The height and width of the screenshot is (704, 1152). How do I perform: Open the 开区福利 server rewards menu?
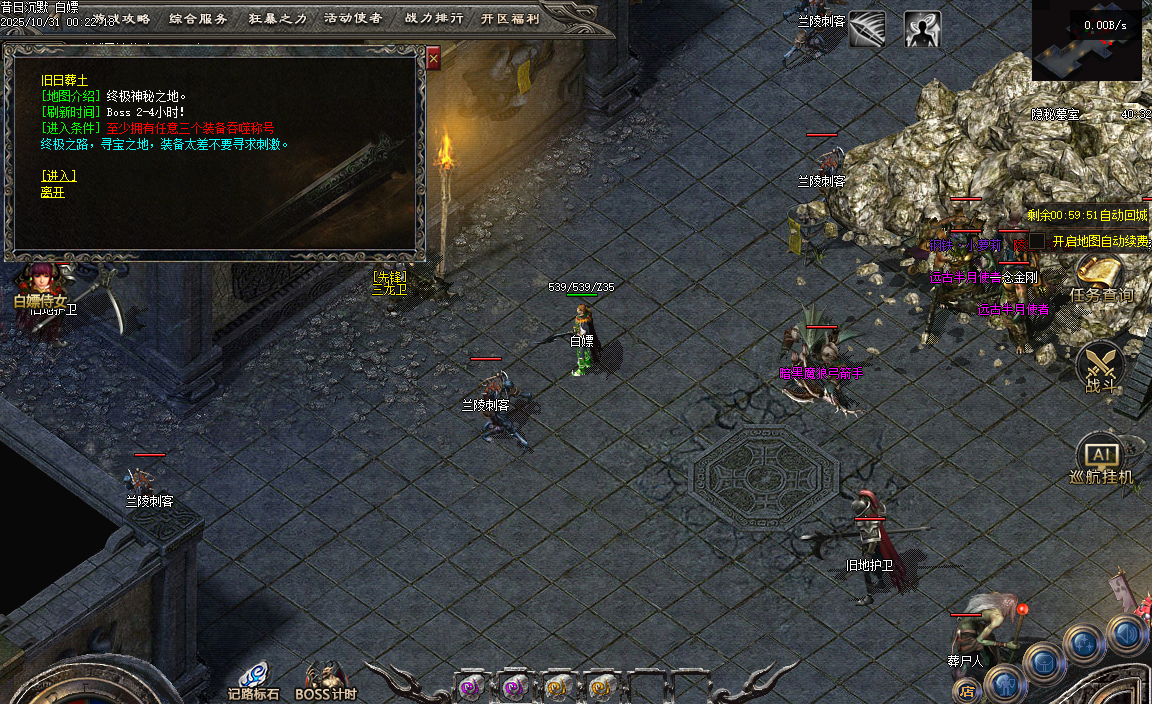(x=510, y=19)
